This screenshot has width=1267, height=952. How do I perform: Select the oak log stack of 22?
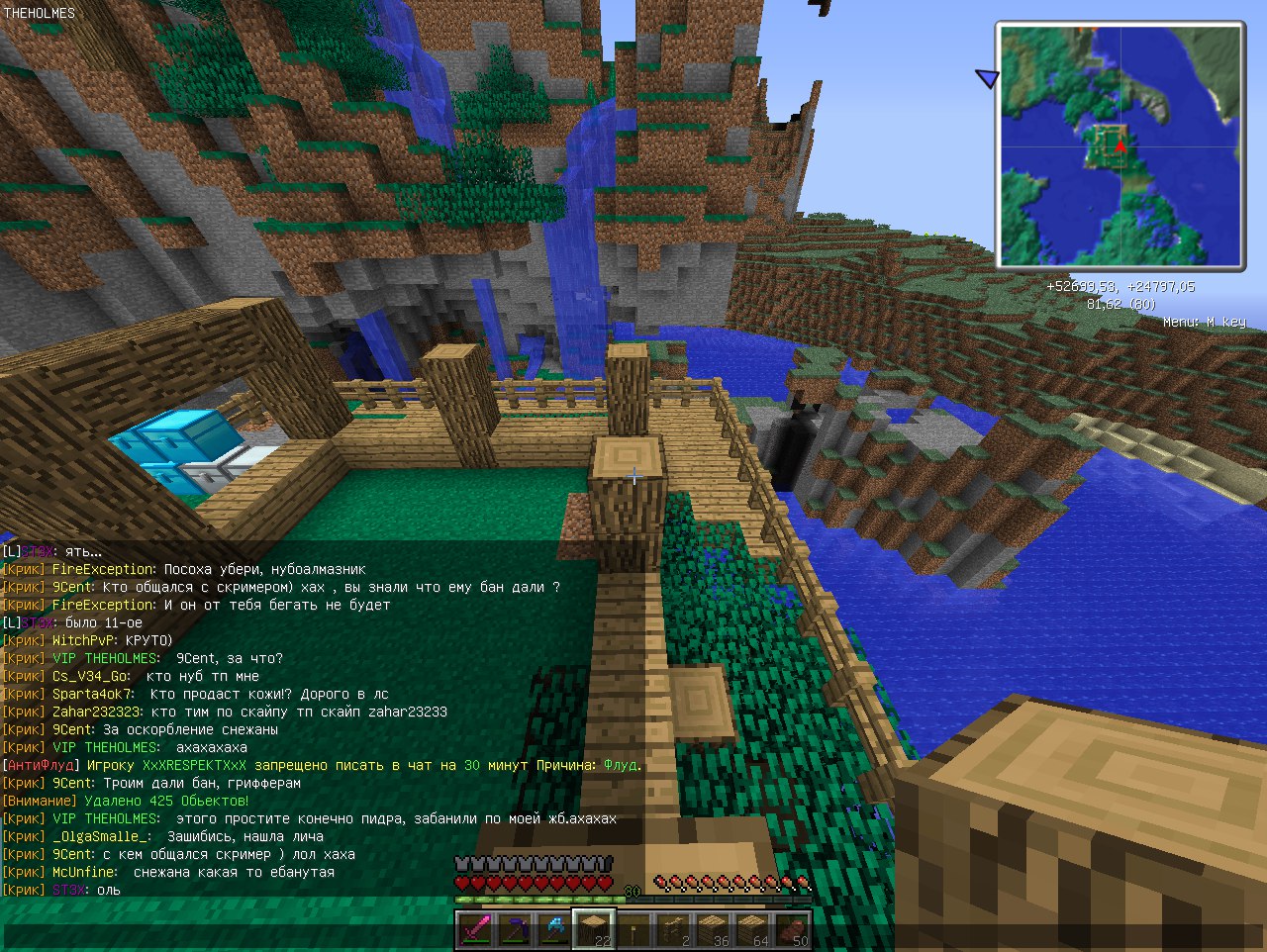593,930
